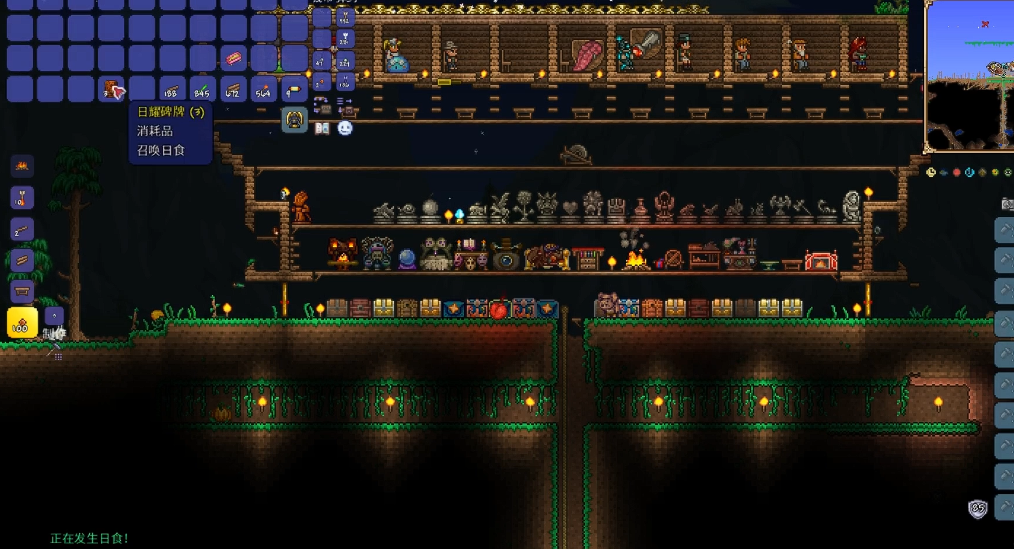Pick the wood stack of 188
This screenshot has height=549, width=1014.
[172, 90]
